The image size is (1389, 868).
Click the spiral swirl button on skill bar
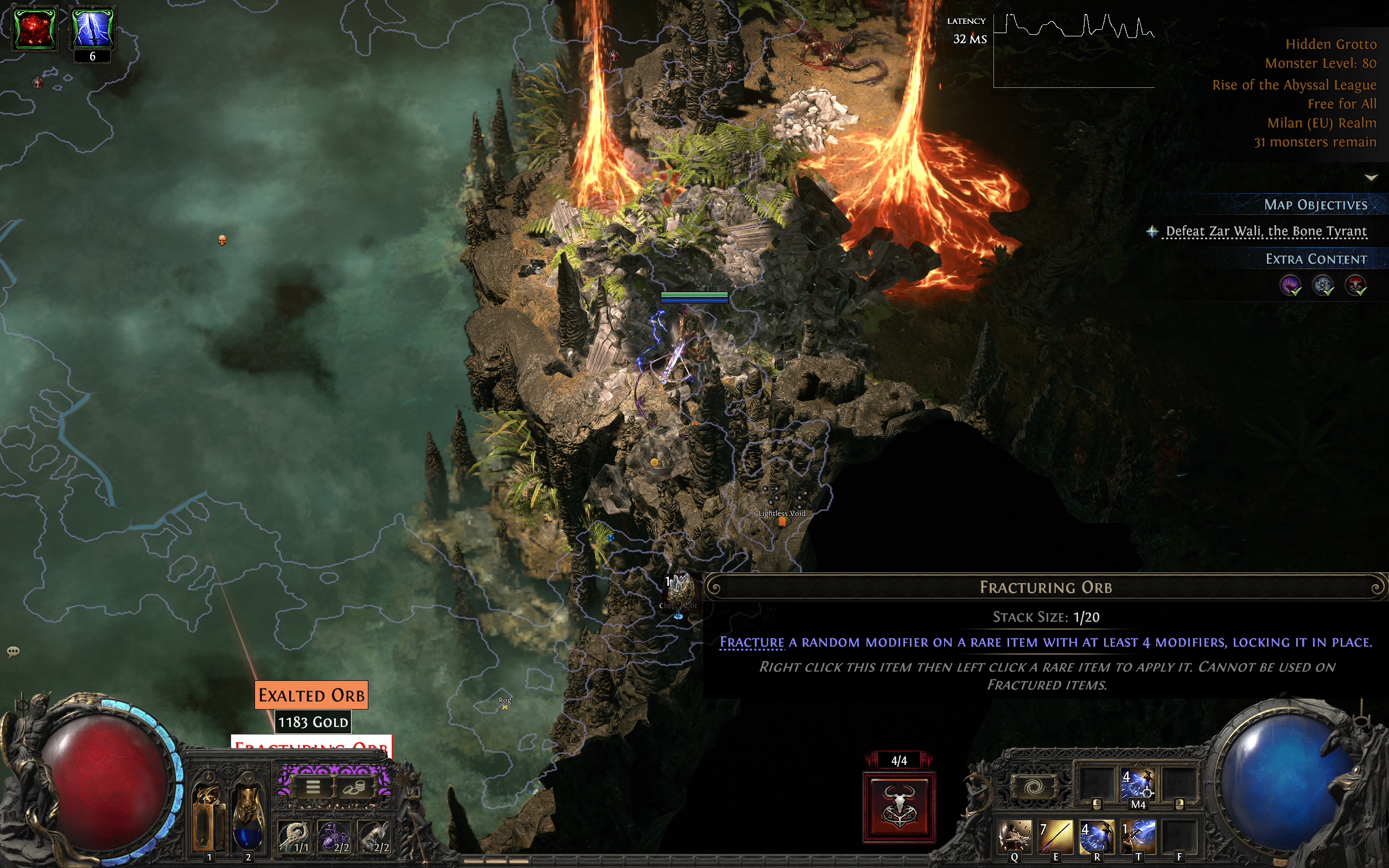[1033, 787]
